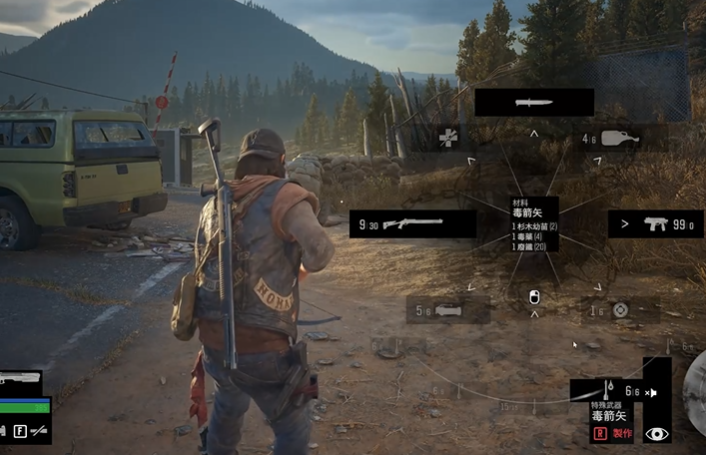Click the survival vision eye icon
Image resolution: width=706 pixels, height=455 pixels.
click(x=656, y=433)
